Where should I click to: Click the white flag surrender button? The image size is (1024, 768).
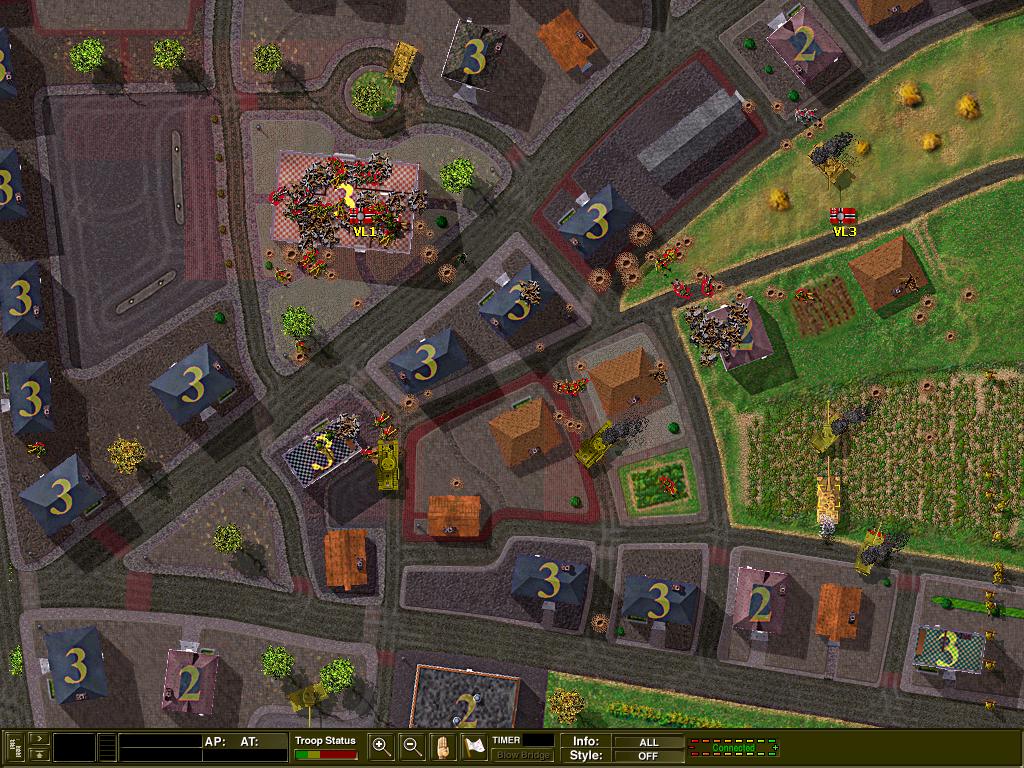[473, 746]
